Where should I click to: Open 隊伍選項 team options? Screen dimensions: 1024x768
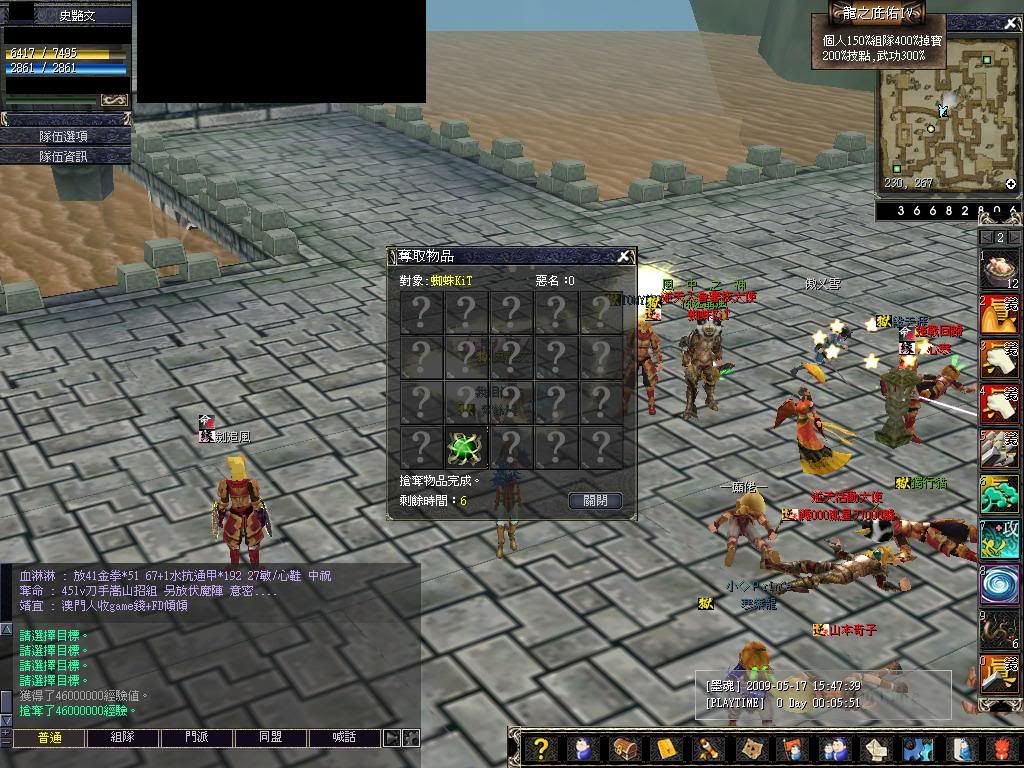(x=65, y=136)
